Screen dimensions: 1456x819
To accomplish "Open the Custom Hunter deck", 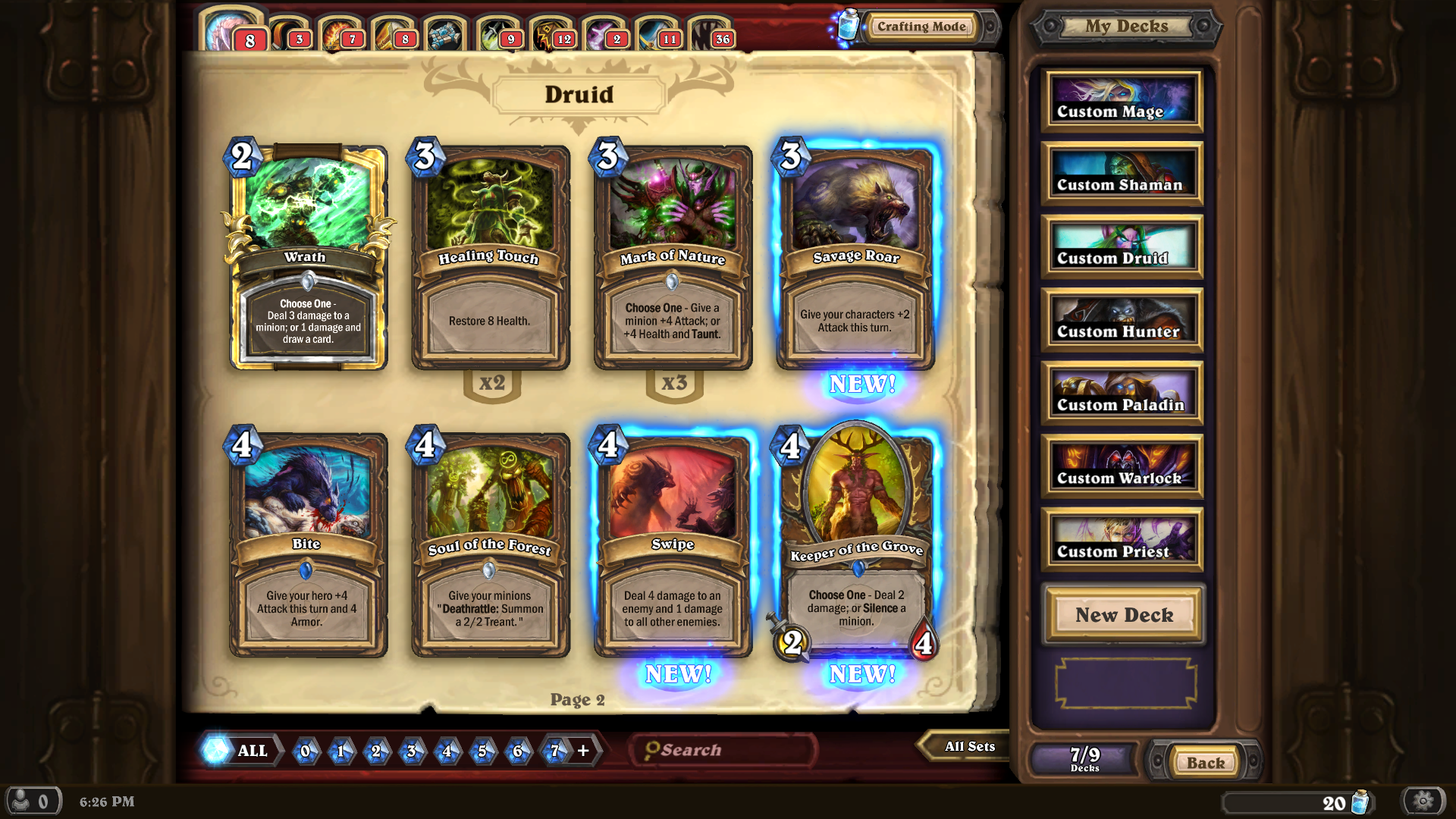I will point(1122,321).
